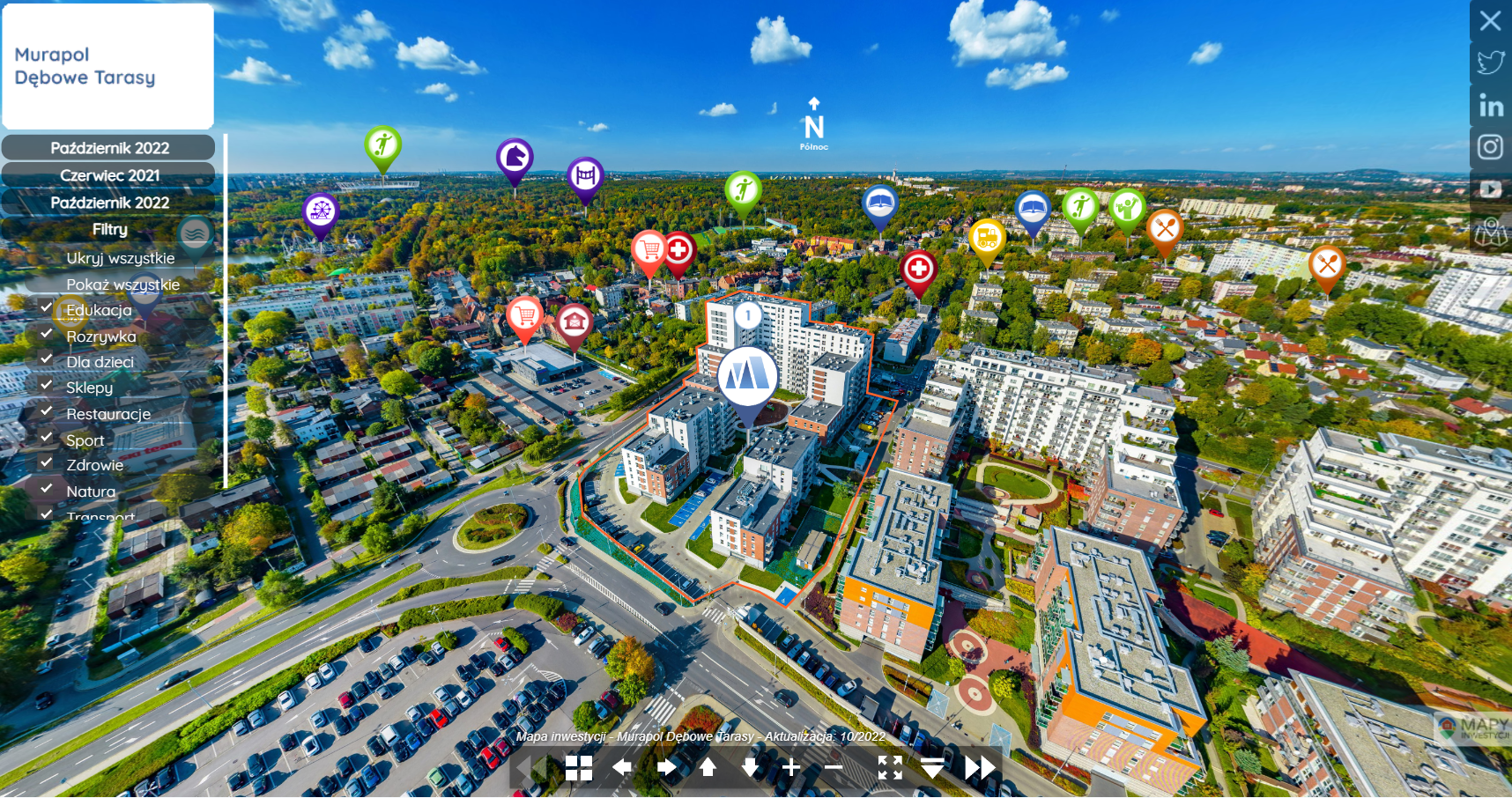Uncheck the Restauracje filter

tap(47, 412)
